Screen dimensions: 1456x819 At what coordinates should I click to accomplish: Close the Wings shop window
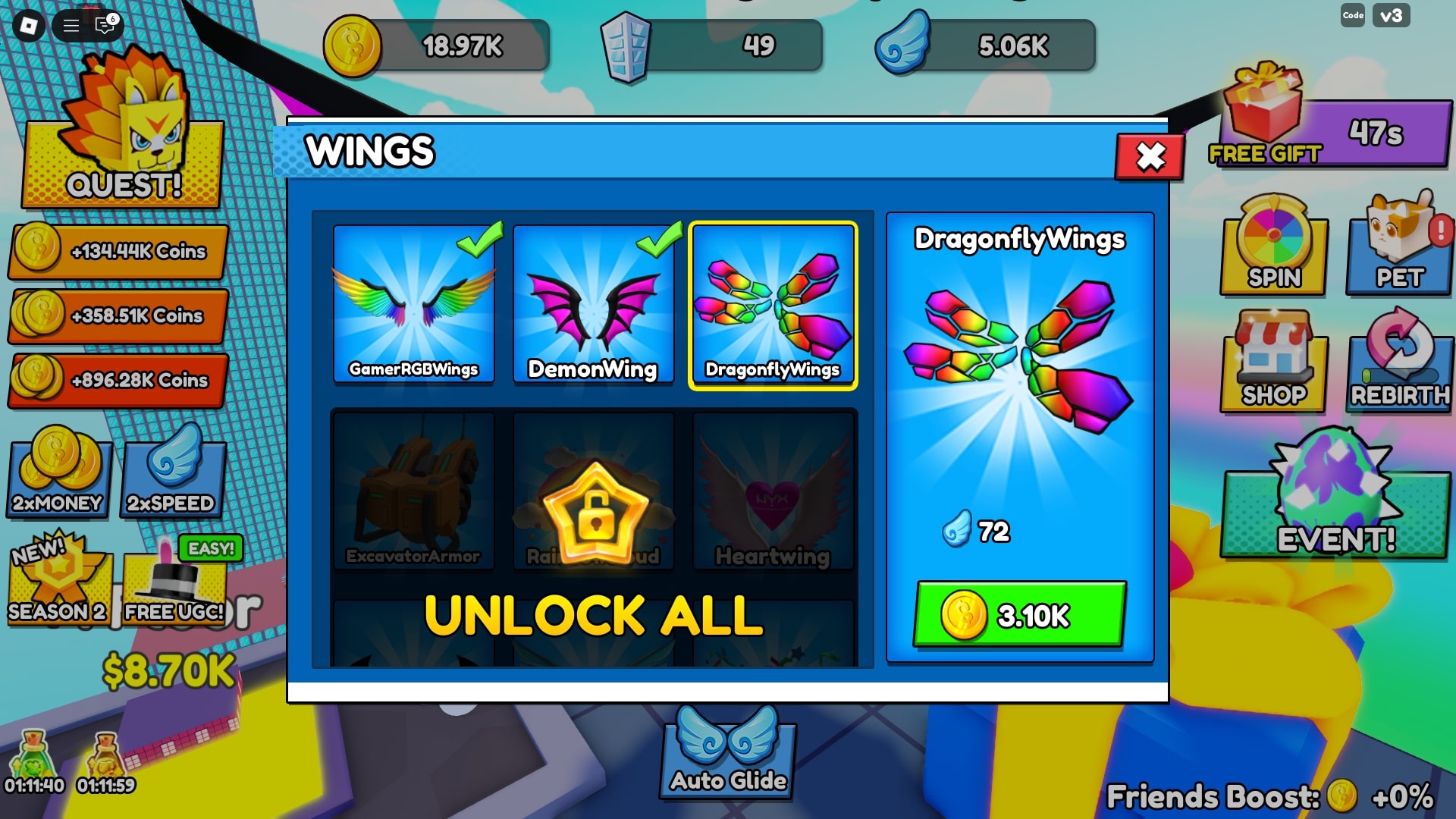pyautogui.click(x=1150, y=157)
